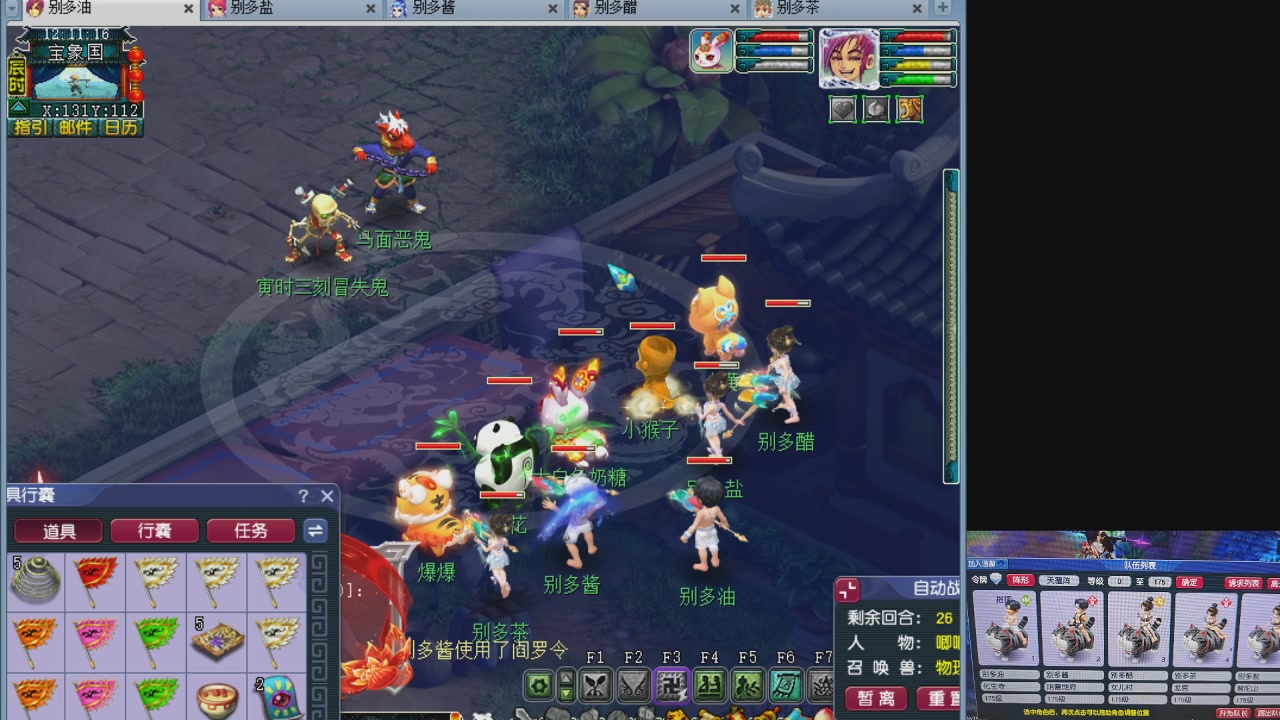Open the teal scroll skill icon in battle bar

pyautogui.click(x=786, y=686)
